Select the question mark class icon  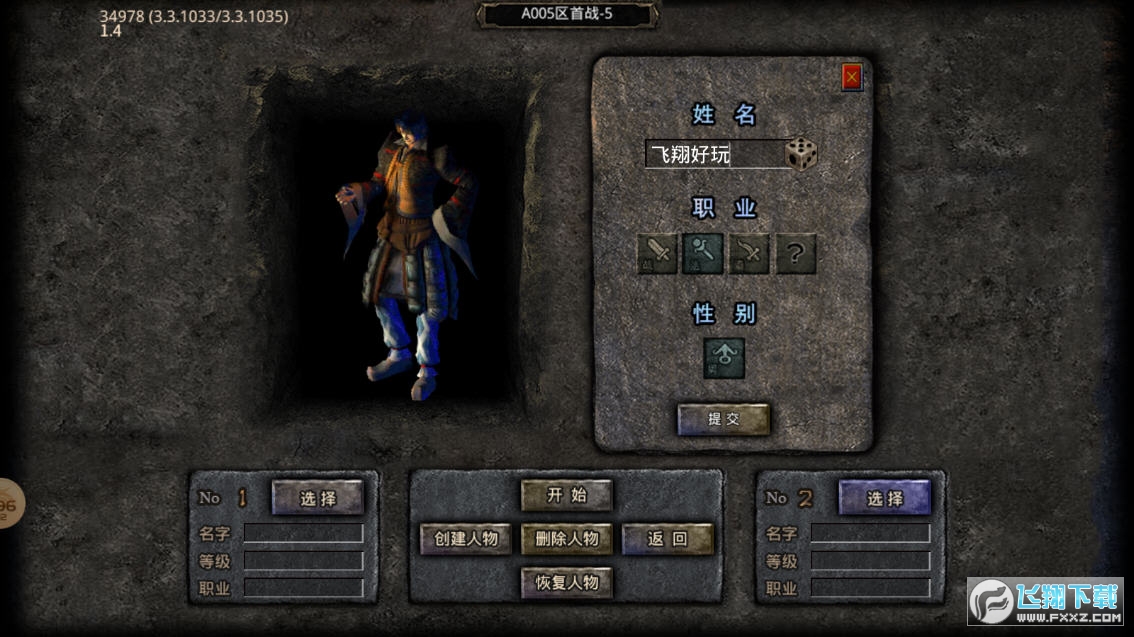coord(795,254)
